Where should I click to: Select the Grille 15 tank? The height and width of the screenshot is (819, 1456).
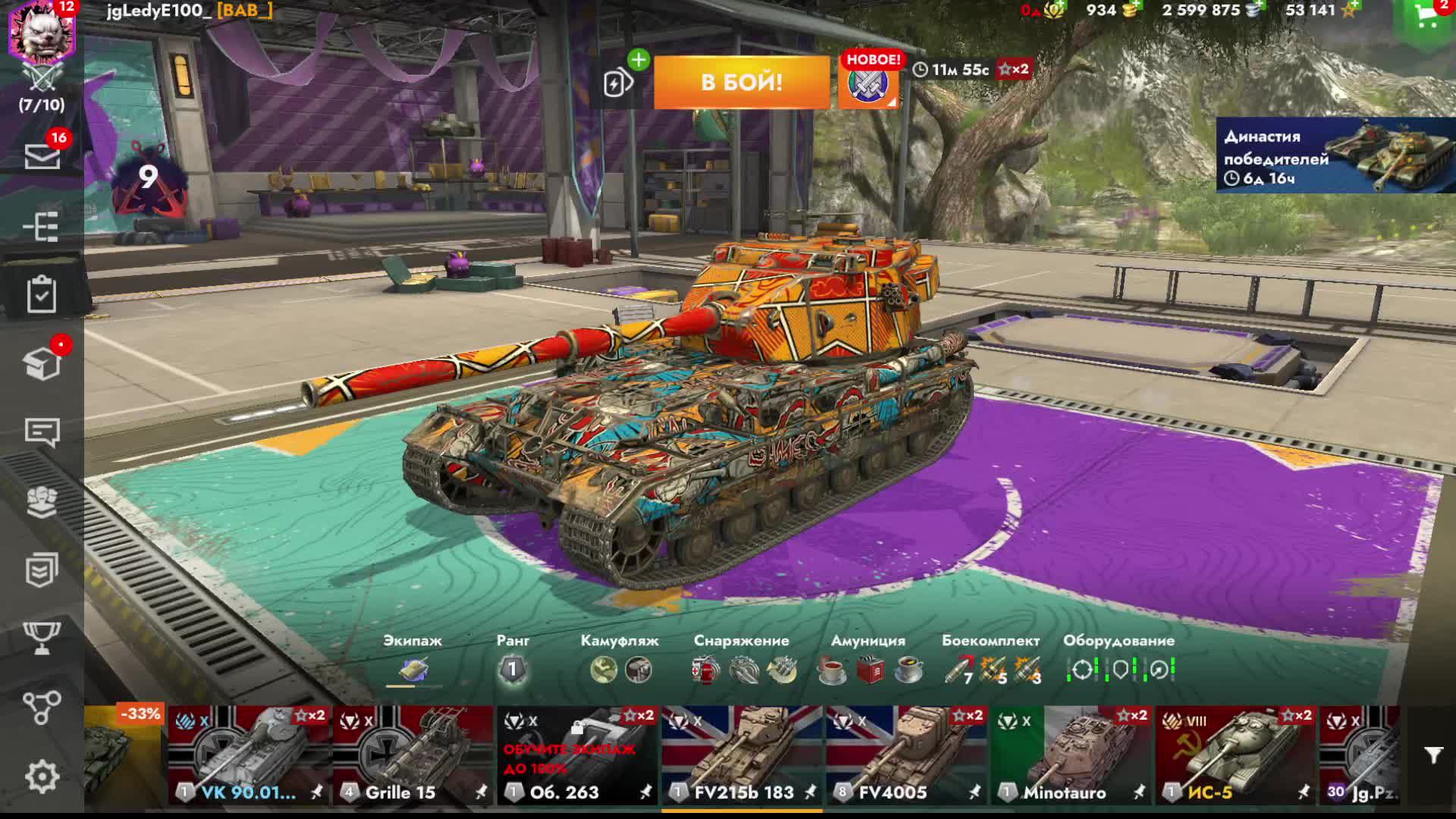pos(413,755)
